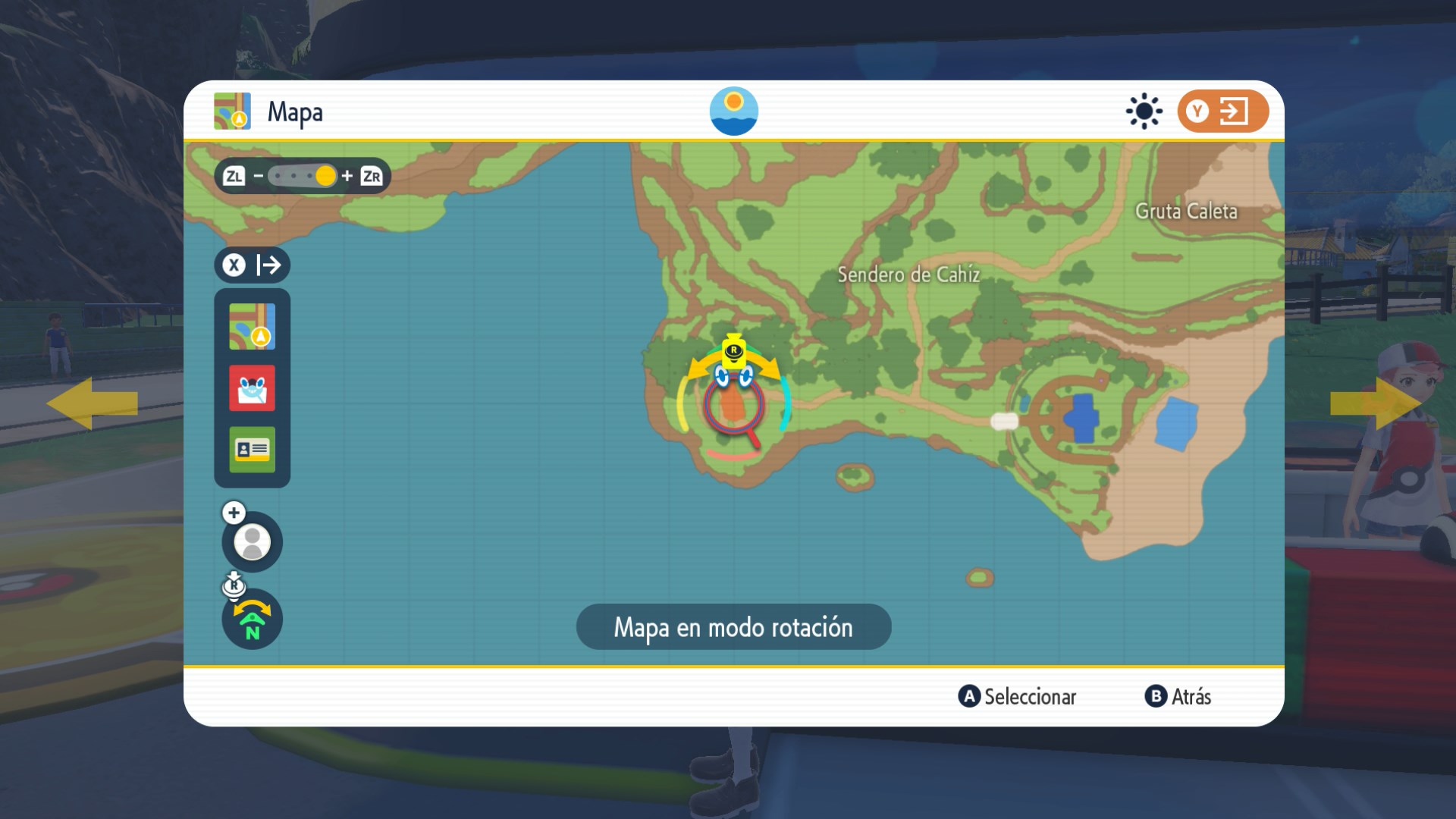Image resolution: width=1456 pixels, height=819 pixels.
Task: Center map on the player avatar button
Action: click(252, 541)
